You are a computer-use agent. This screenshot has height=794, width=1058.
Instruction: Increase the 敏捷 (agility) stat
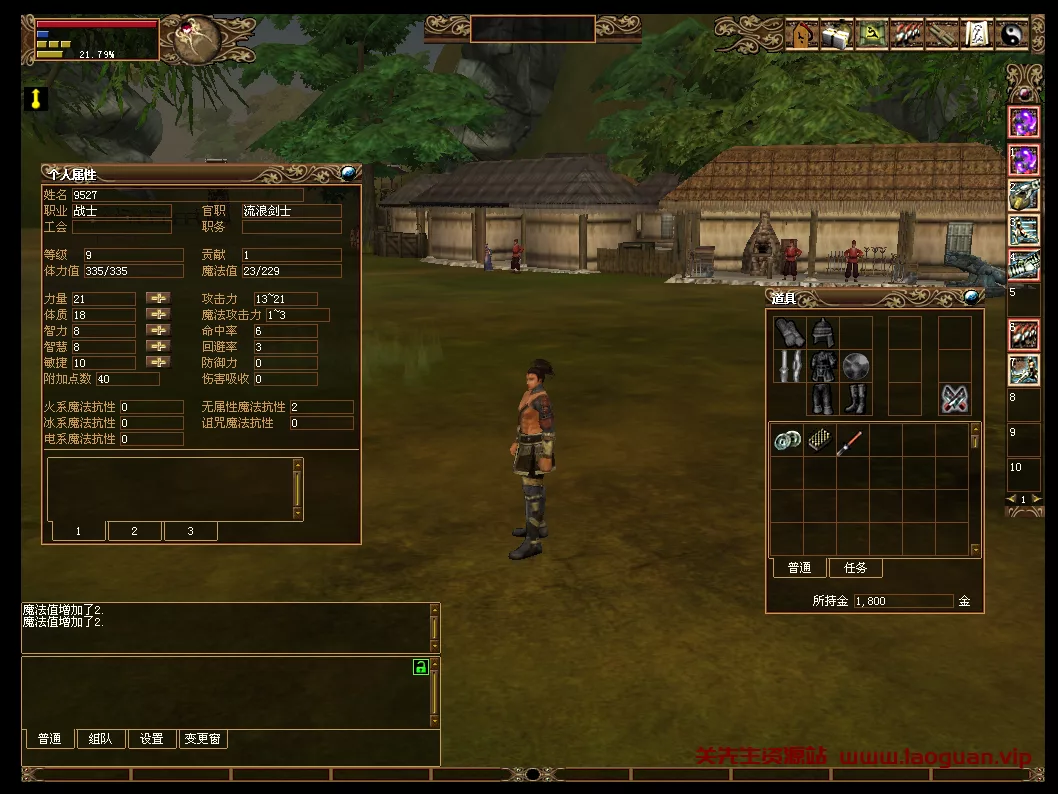[158, 363]
